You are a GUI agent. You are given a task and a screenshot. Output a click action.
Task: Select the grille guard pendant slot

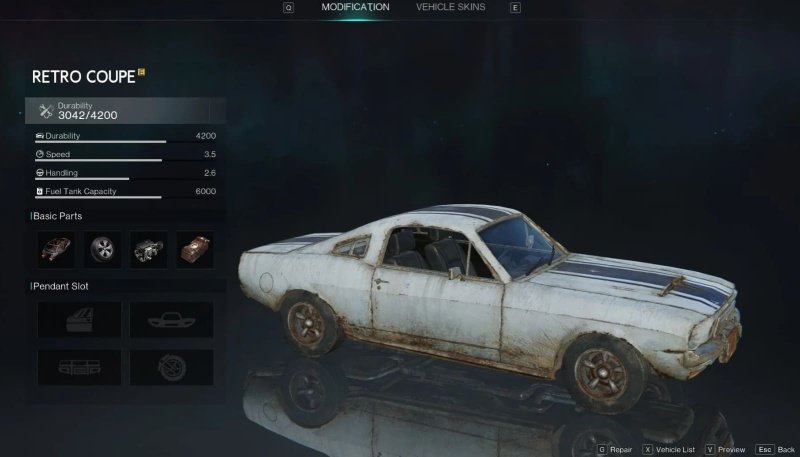(79, 366)
